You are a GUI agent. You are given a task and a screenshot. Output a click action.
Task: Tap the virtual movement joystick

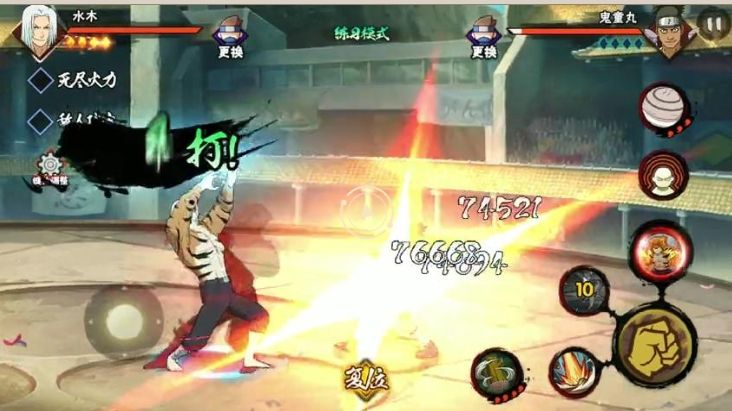coord(123,320)
